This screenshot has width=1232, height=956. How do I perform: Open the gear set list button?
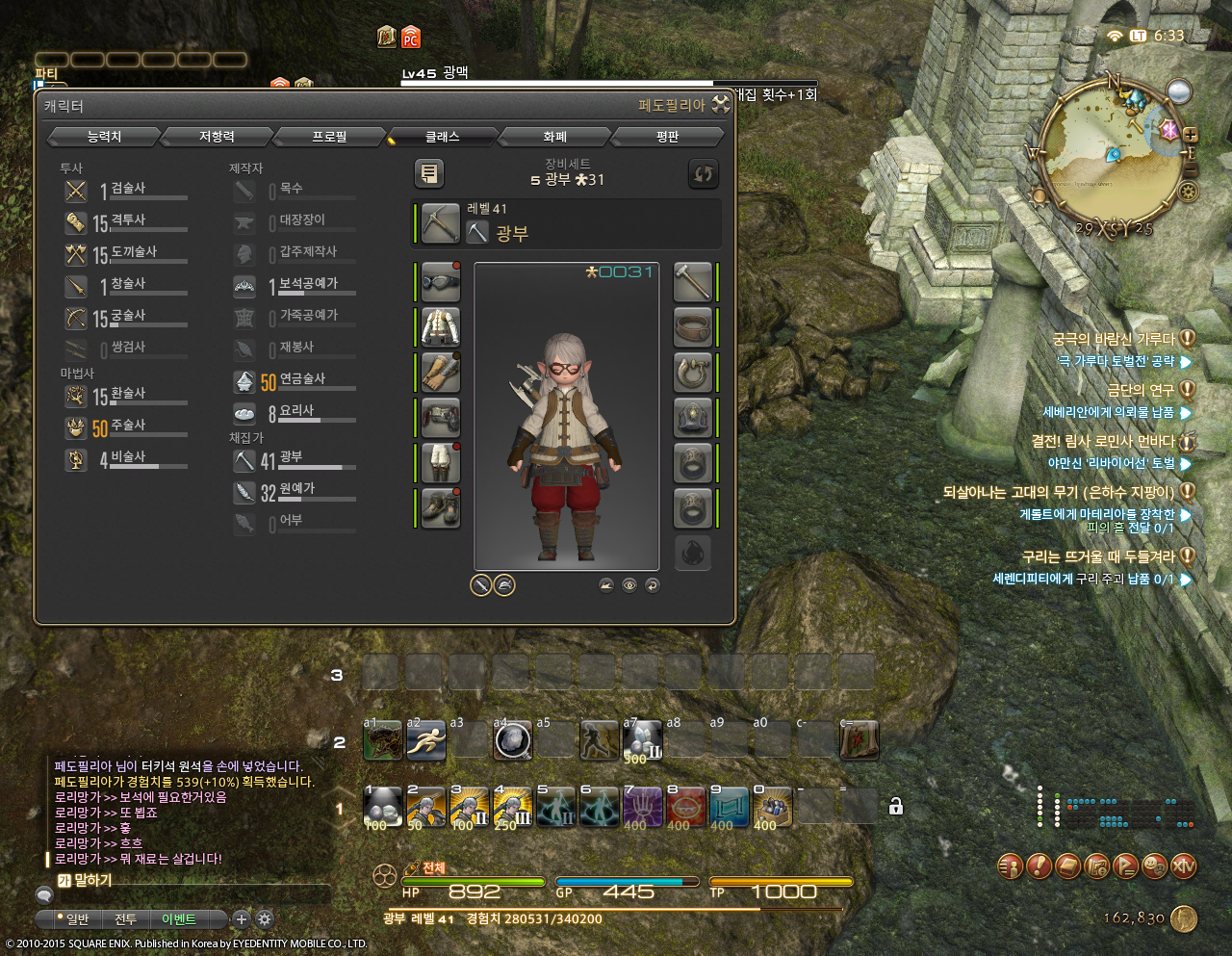pos(429,173)
